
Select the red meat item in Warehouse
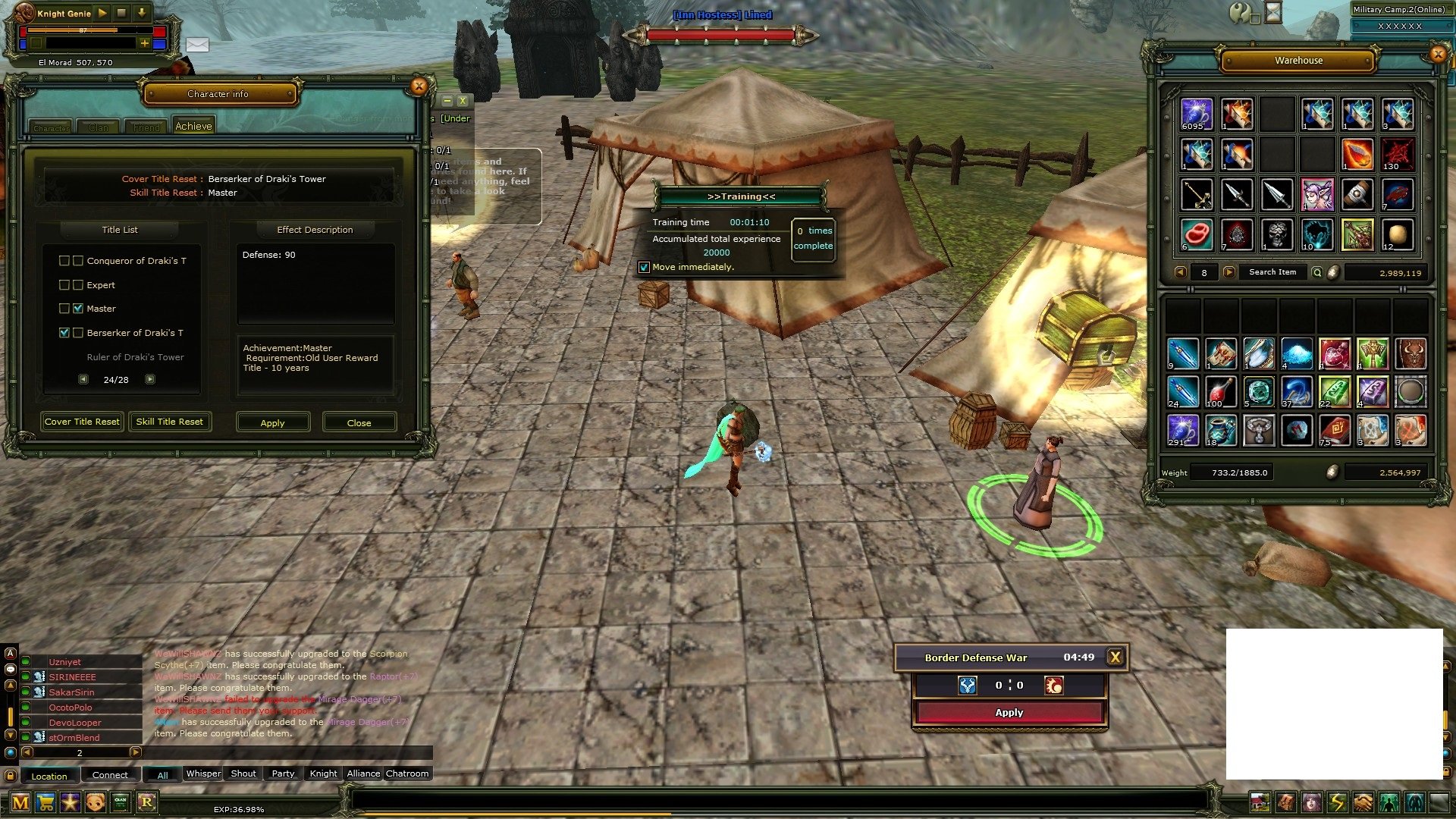[x=1197, y=234]
